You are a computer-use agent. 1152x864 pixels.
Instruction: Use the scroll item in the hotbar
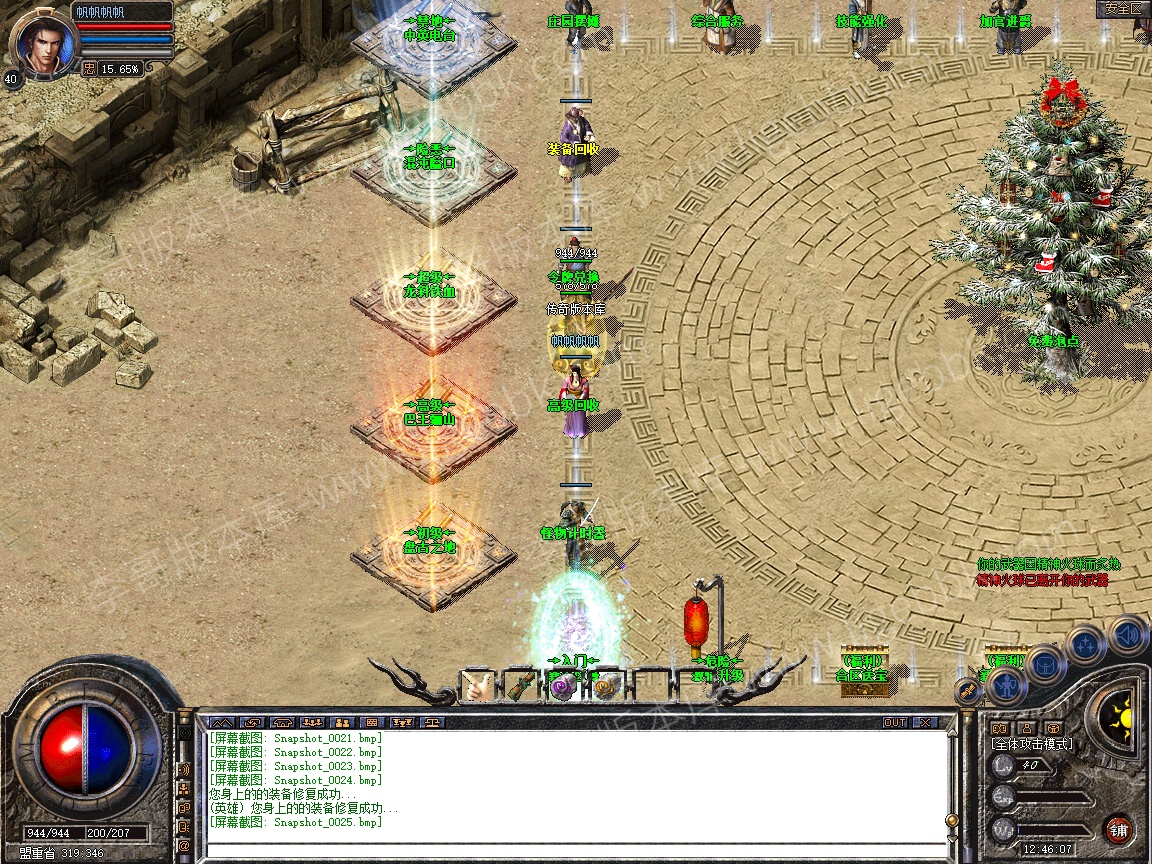[520, 686]
